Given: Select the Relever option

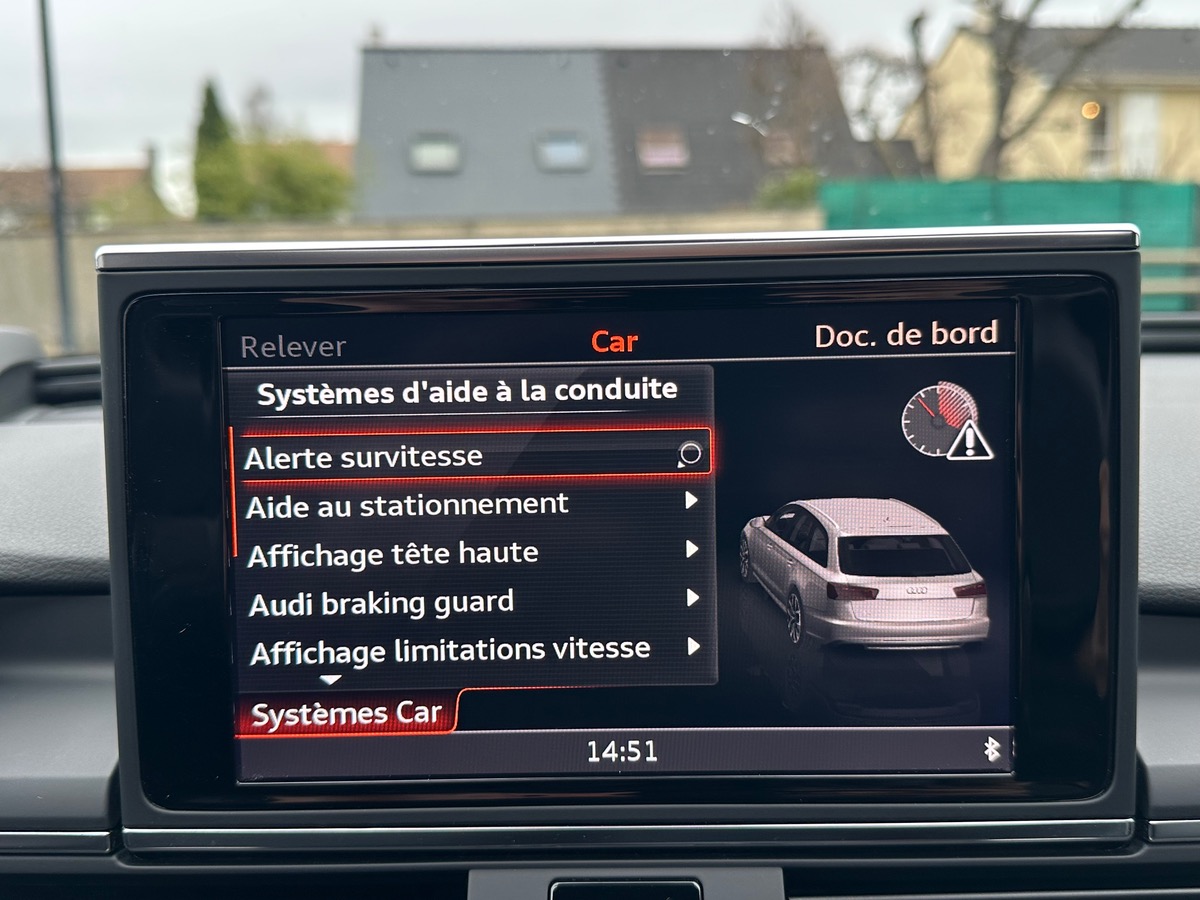Looking at the screenshot, I should 293,347.
